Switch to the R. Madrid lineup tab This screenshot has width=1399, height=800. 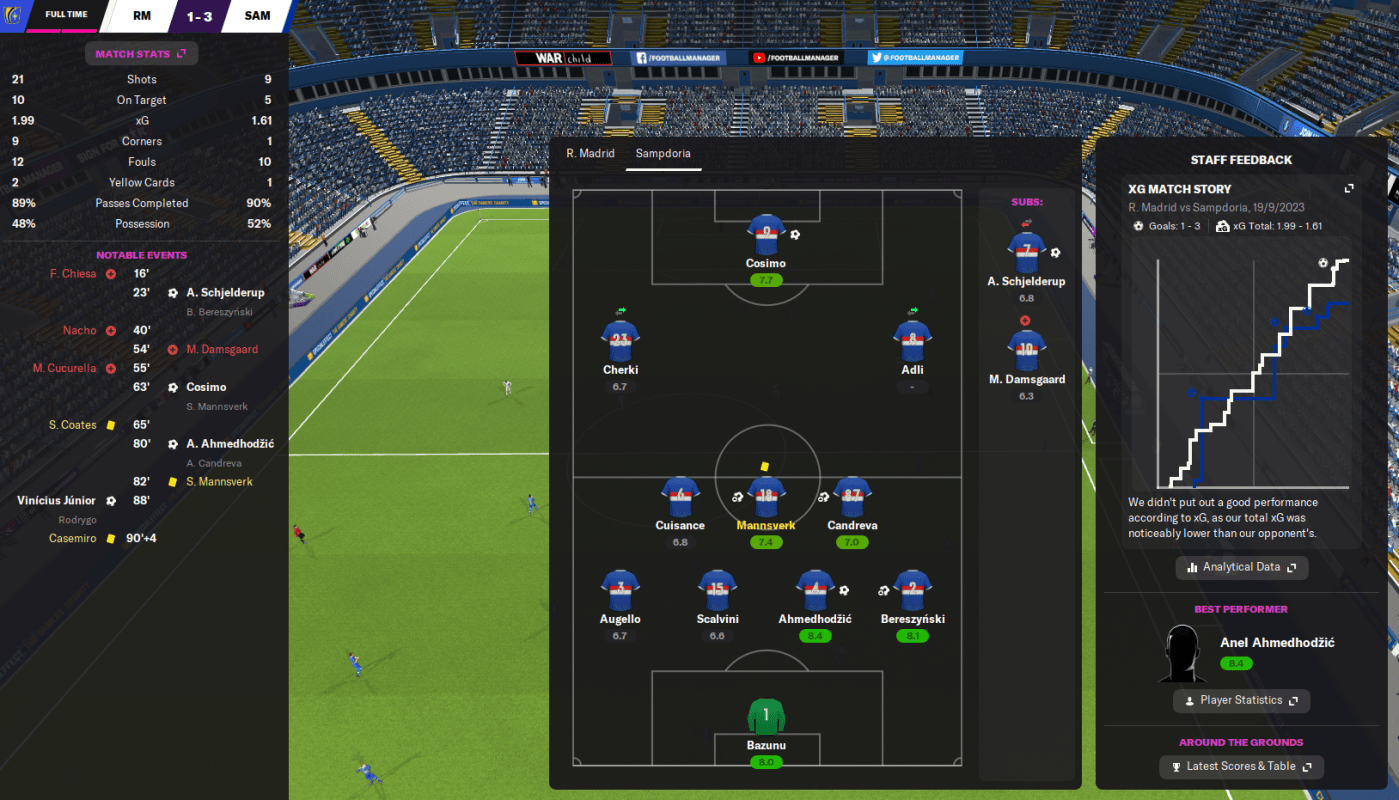[x=590, y=154]
